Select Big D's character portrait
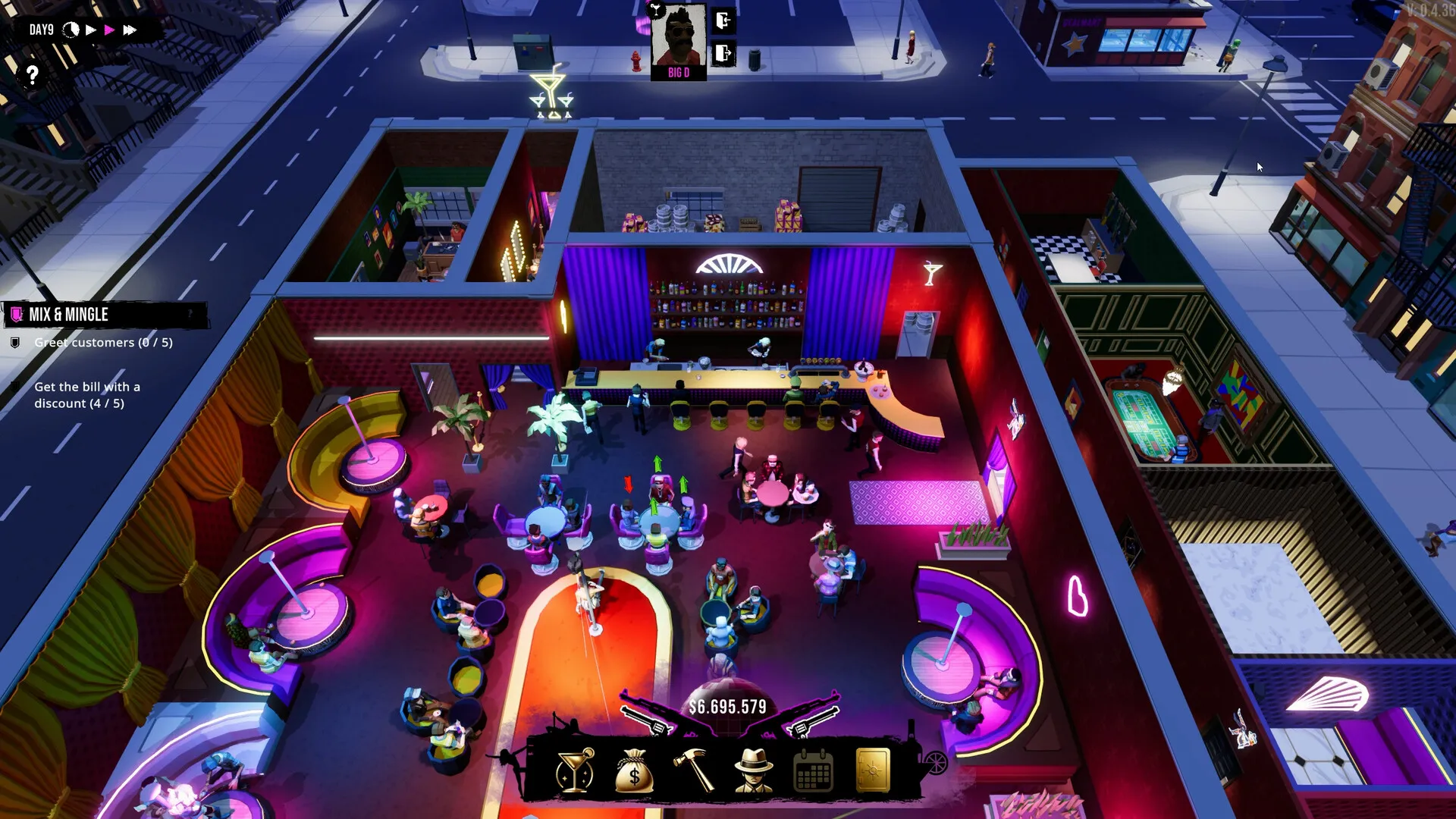Viewport: 1456px width, 819px height. pyautogui.click(x=679, y=39)
